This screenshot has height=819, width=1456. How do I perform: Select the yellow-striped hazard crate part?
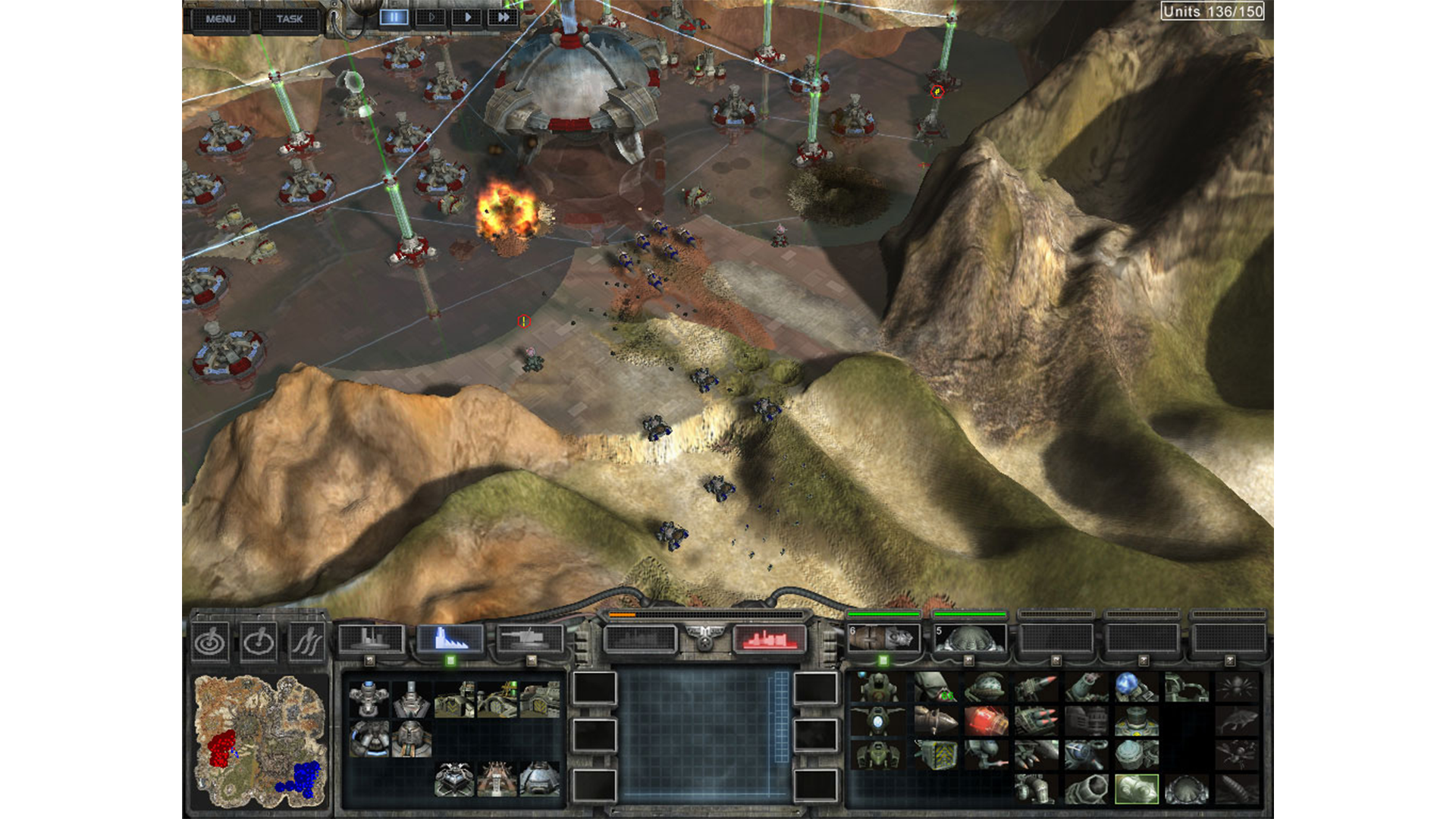coord(935,755)
